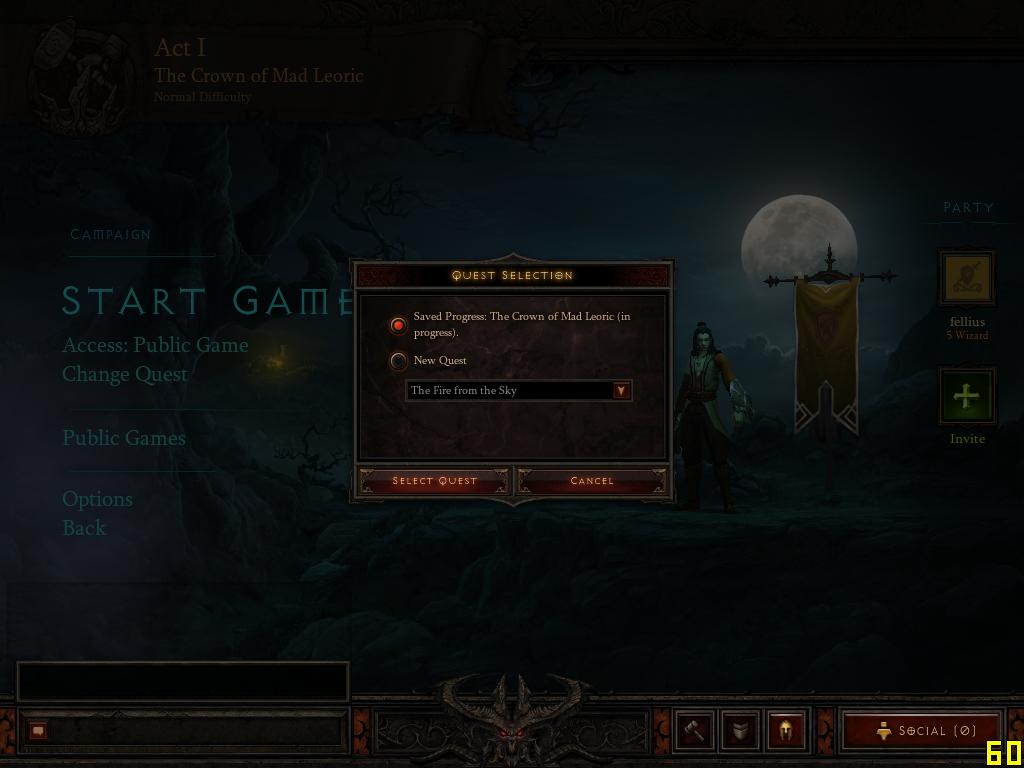Go Back to the previous menu
The image size is (1024, 768).
pyautogui.click(x=84, y=528)
